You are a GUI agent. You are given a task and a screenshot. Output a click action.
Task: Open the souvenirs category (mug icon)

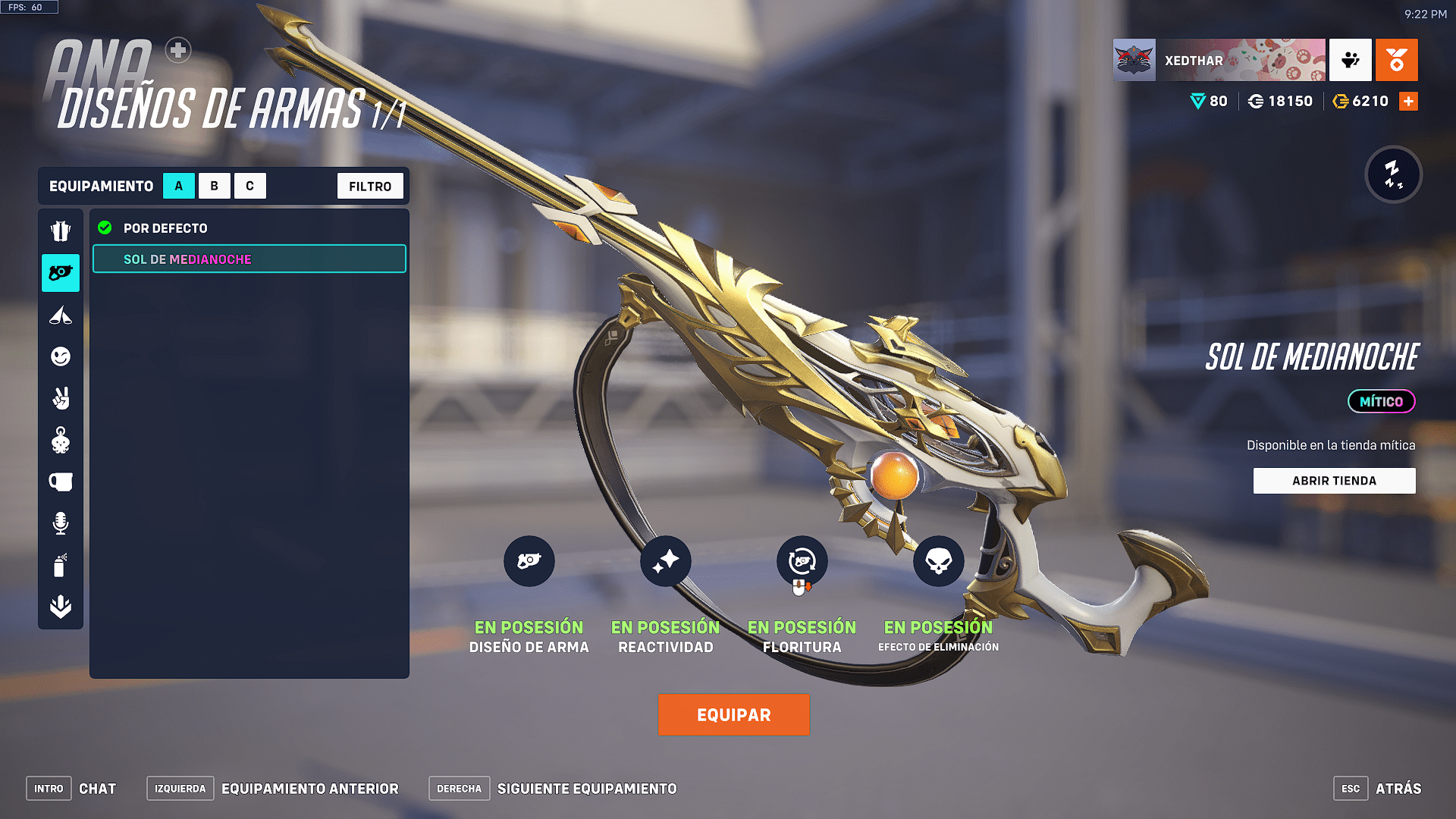click(61, 482)
